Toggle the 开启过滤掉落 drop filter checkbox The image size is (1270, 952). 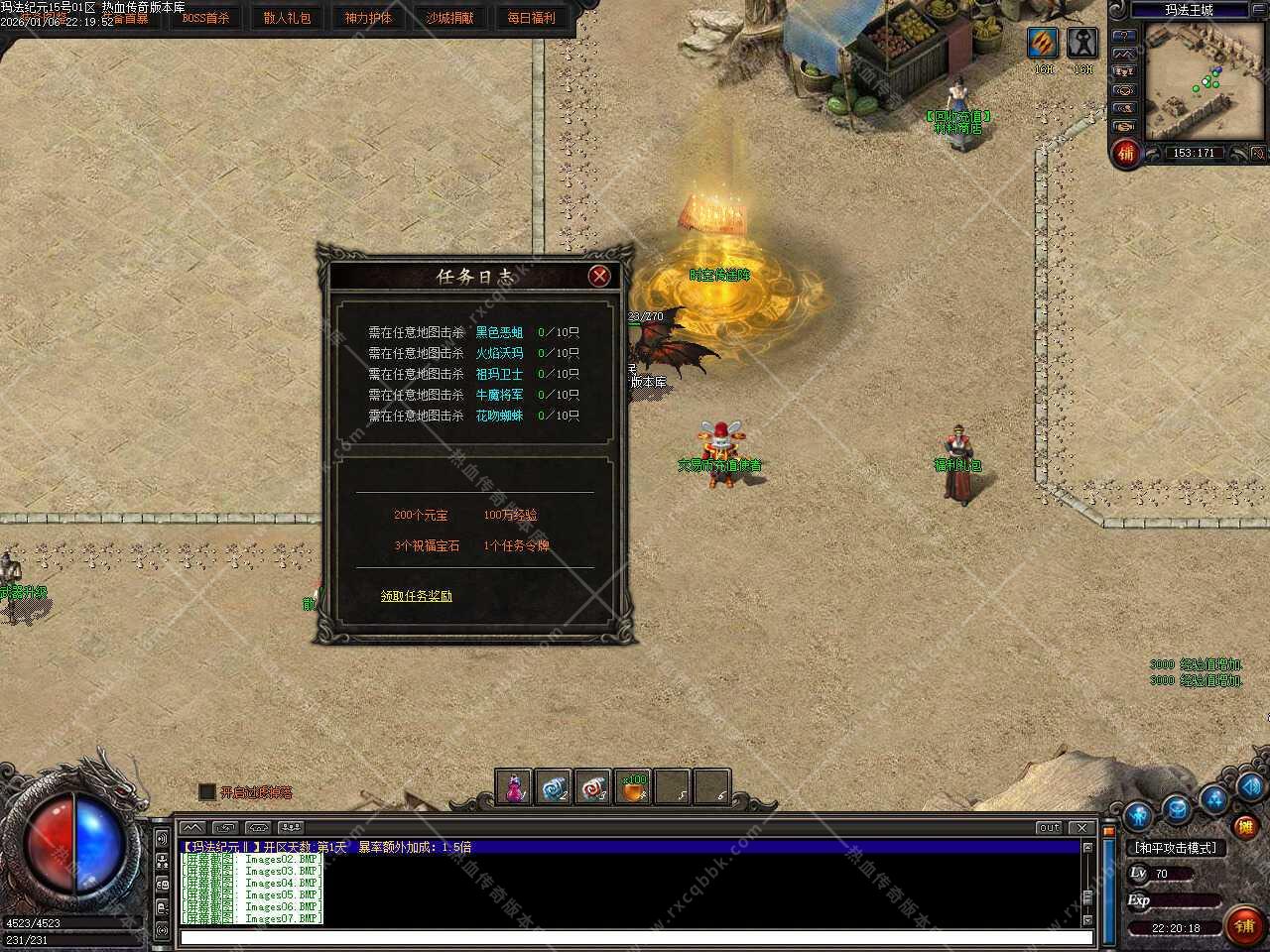pos(206,791)
